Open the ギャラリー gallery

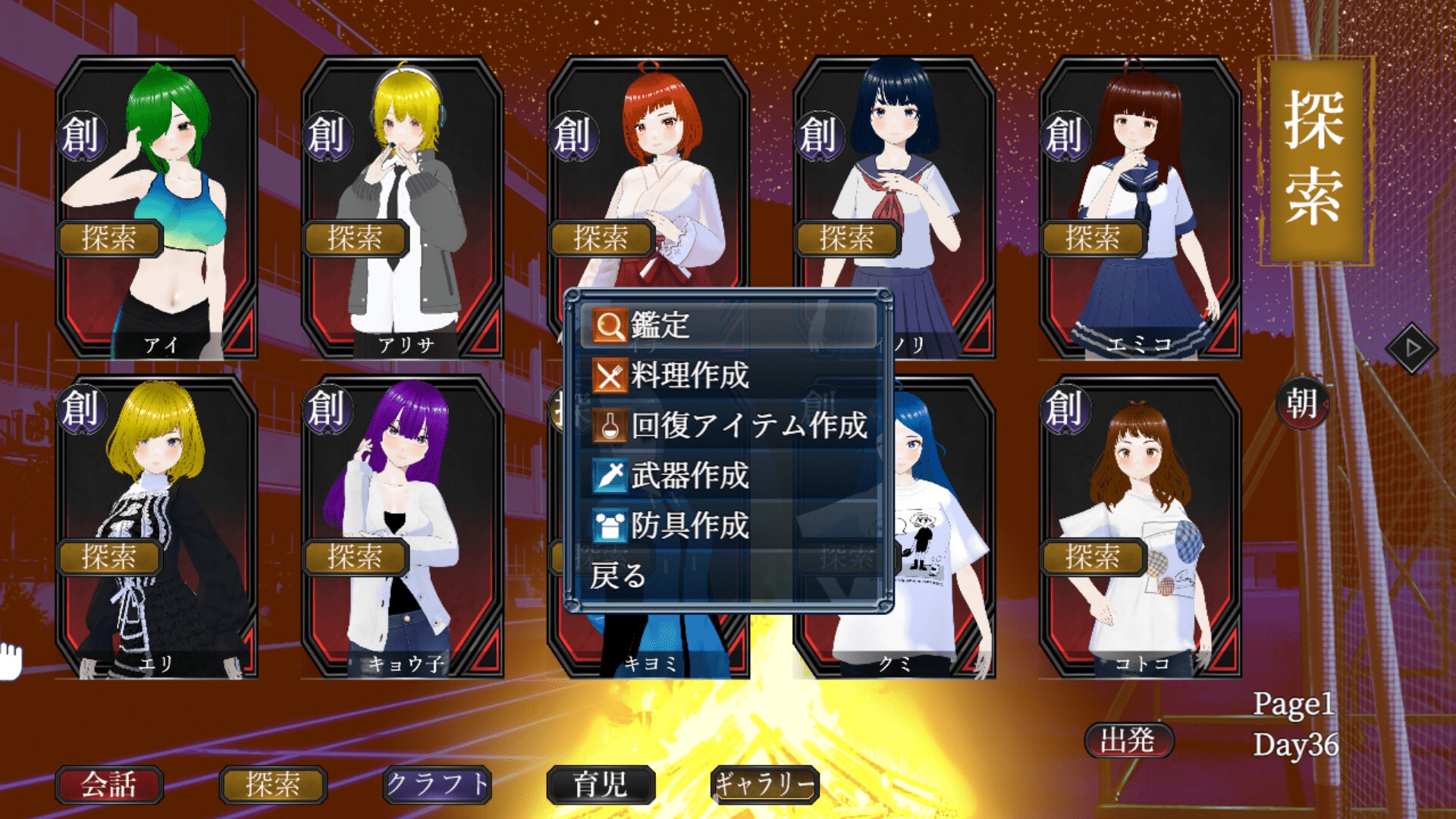[765, 784]
